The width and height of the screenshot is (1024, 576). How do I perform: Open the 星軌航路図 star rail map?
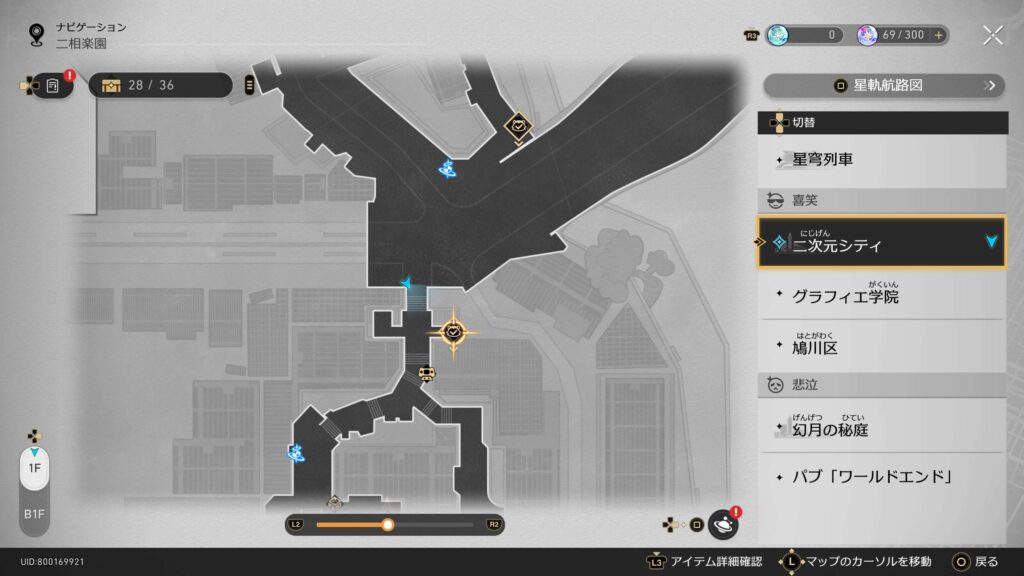(882, 85)
